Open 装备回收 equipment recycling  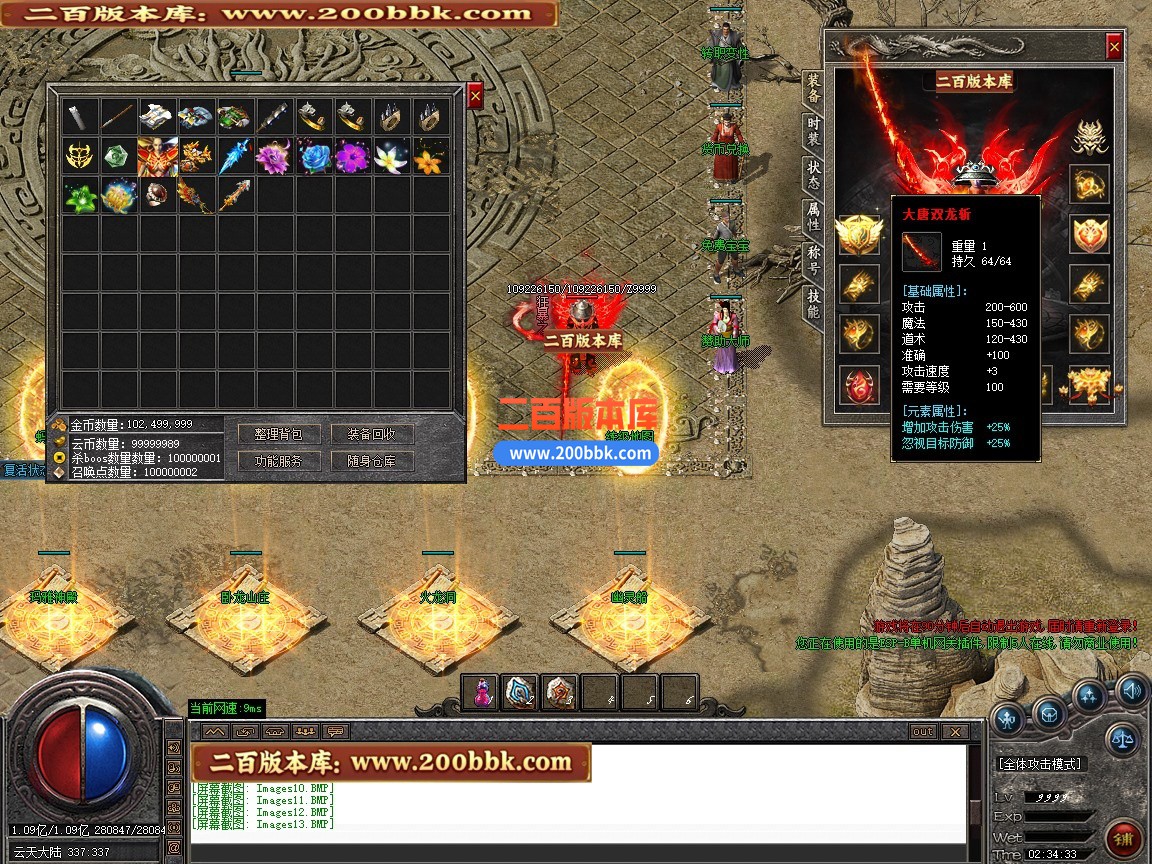coord(372,434)
